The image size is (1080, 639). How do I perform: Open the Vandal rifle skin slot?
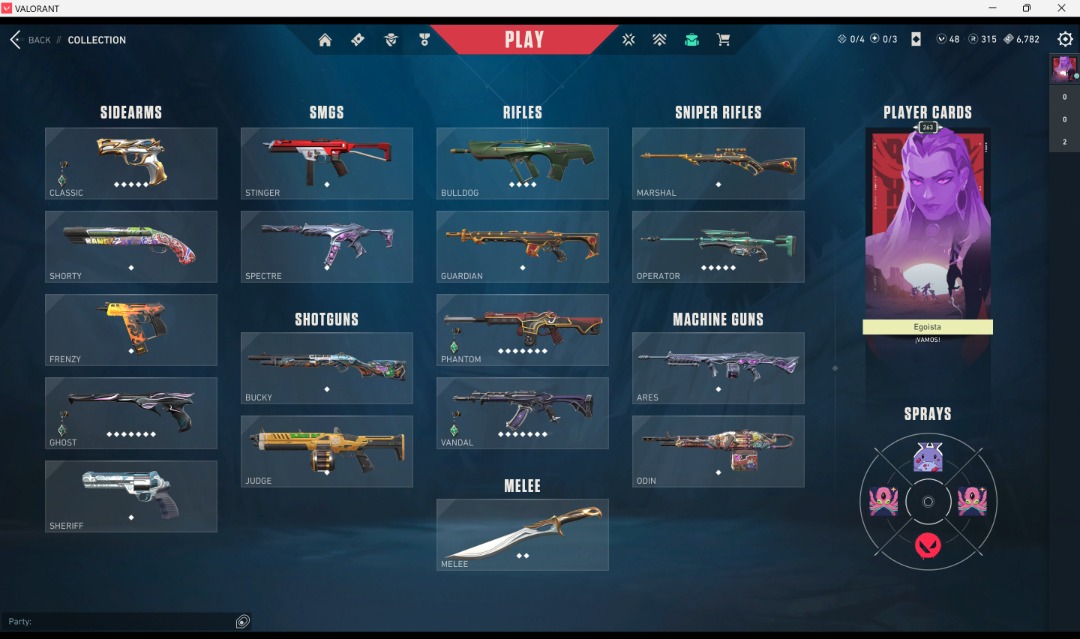[522, 413]
